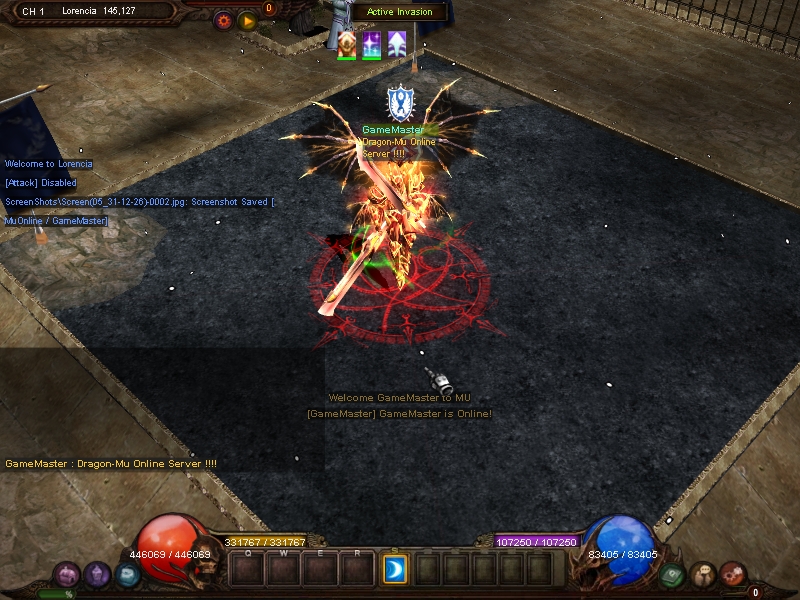Open the green book icon
This screenshot has width=800, height=600.
point(672,574)
